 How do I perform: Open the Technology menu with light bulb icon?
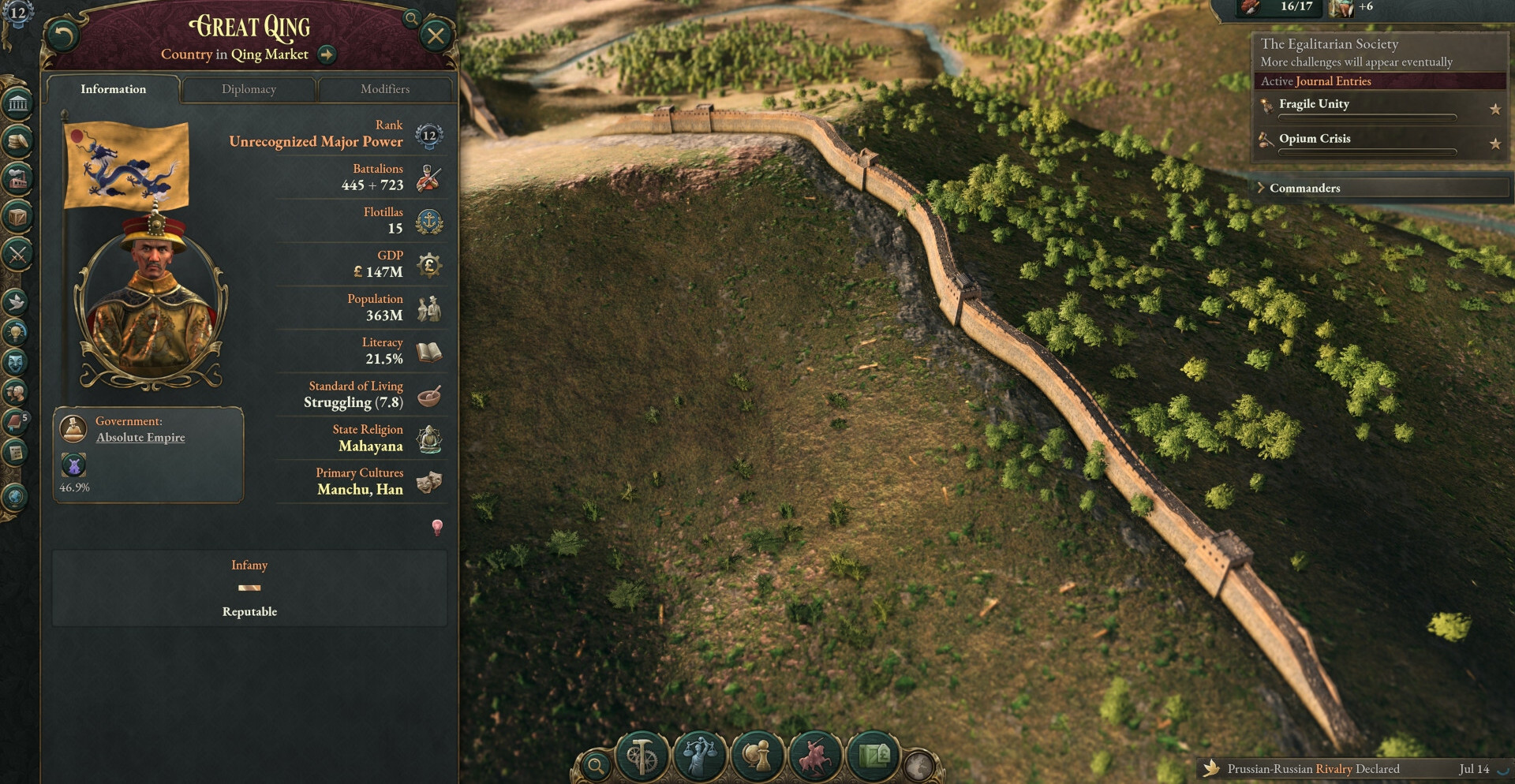point(17,332)
